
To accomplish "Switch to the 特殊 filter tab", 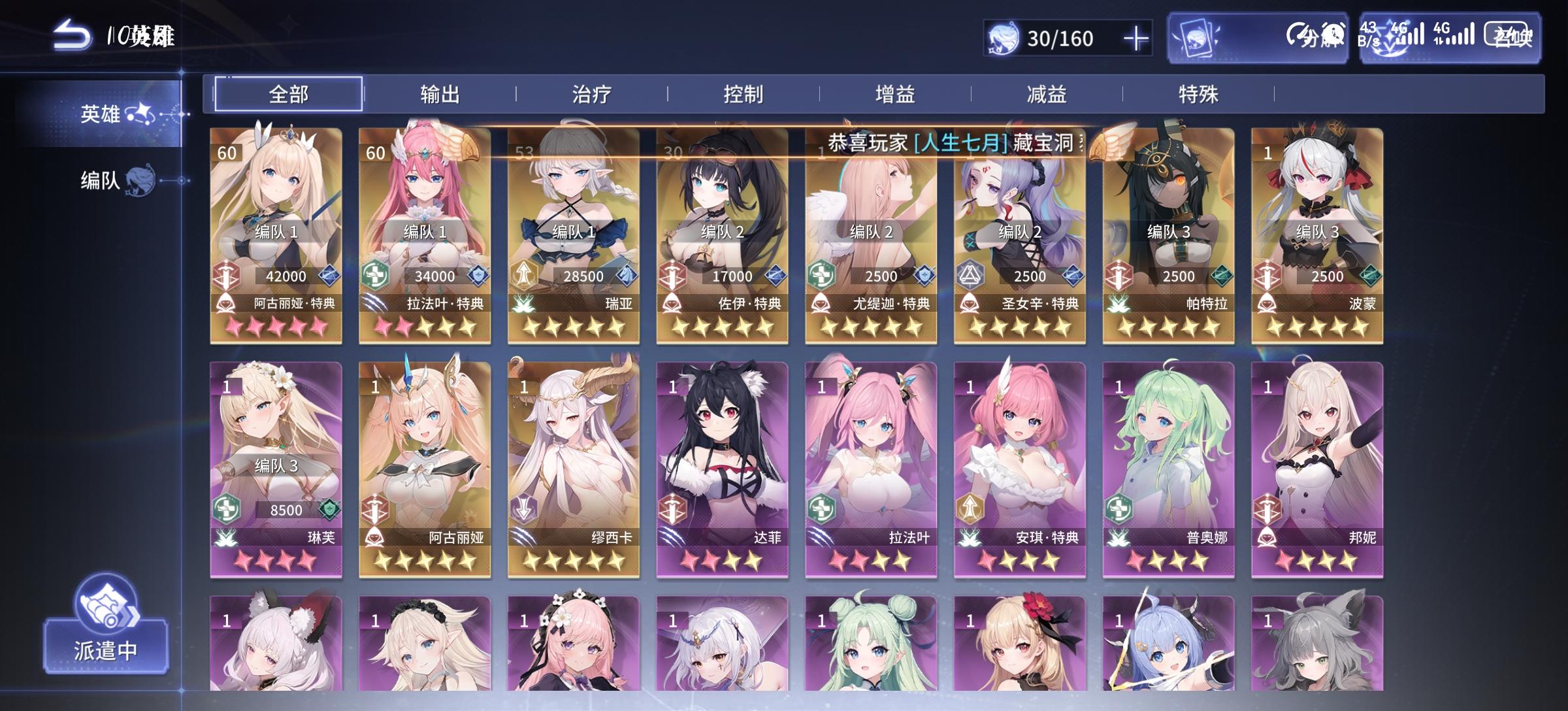I will [x=1199, y=93].
